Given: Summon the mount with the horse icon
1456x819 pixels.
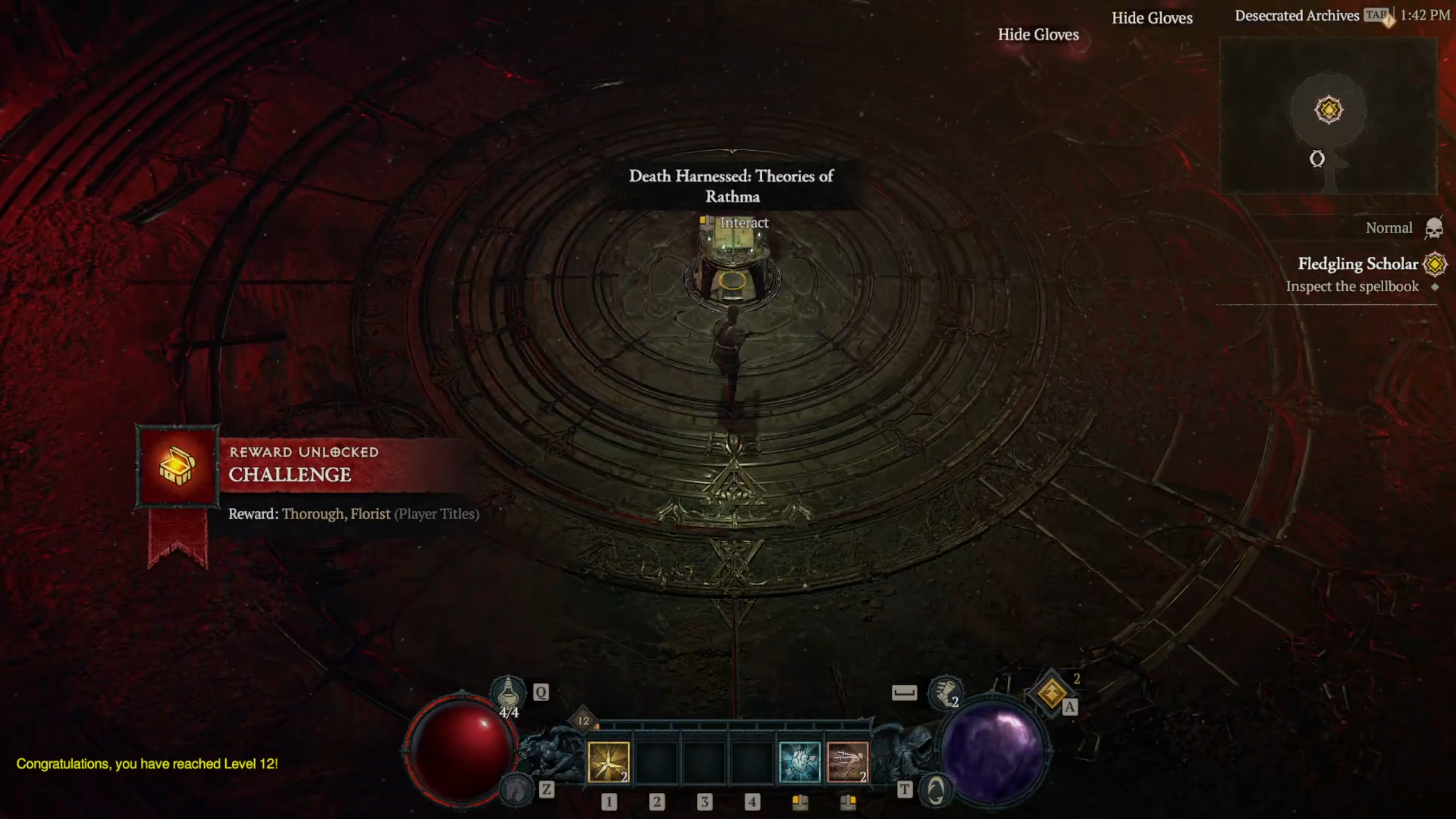Looking at the screenshot, I should [515, 789].
